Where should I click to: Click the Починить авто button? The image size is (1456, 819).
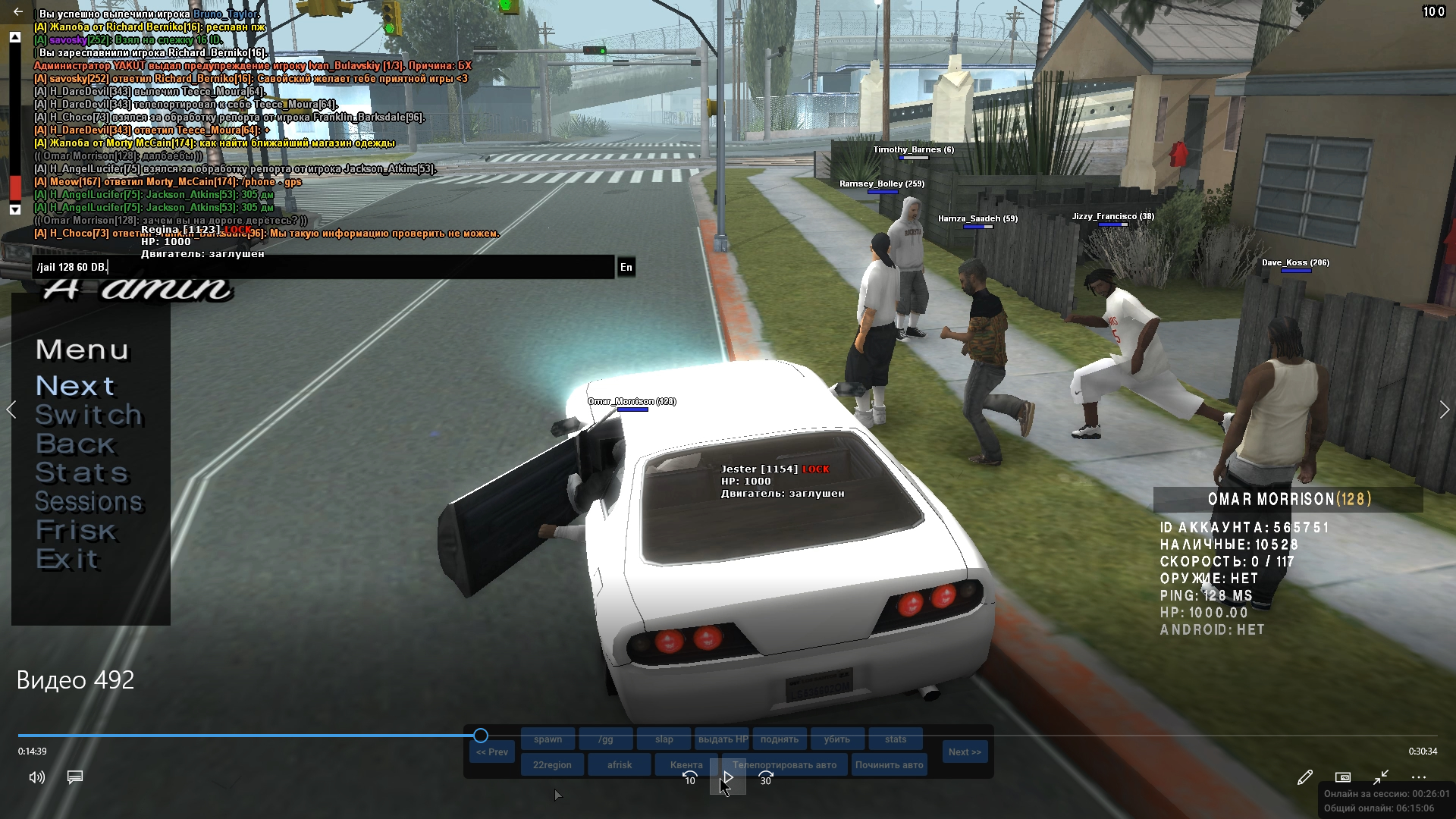point(889,765)
